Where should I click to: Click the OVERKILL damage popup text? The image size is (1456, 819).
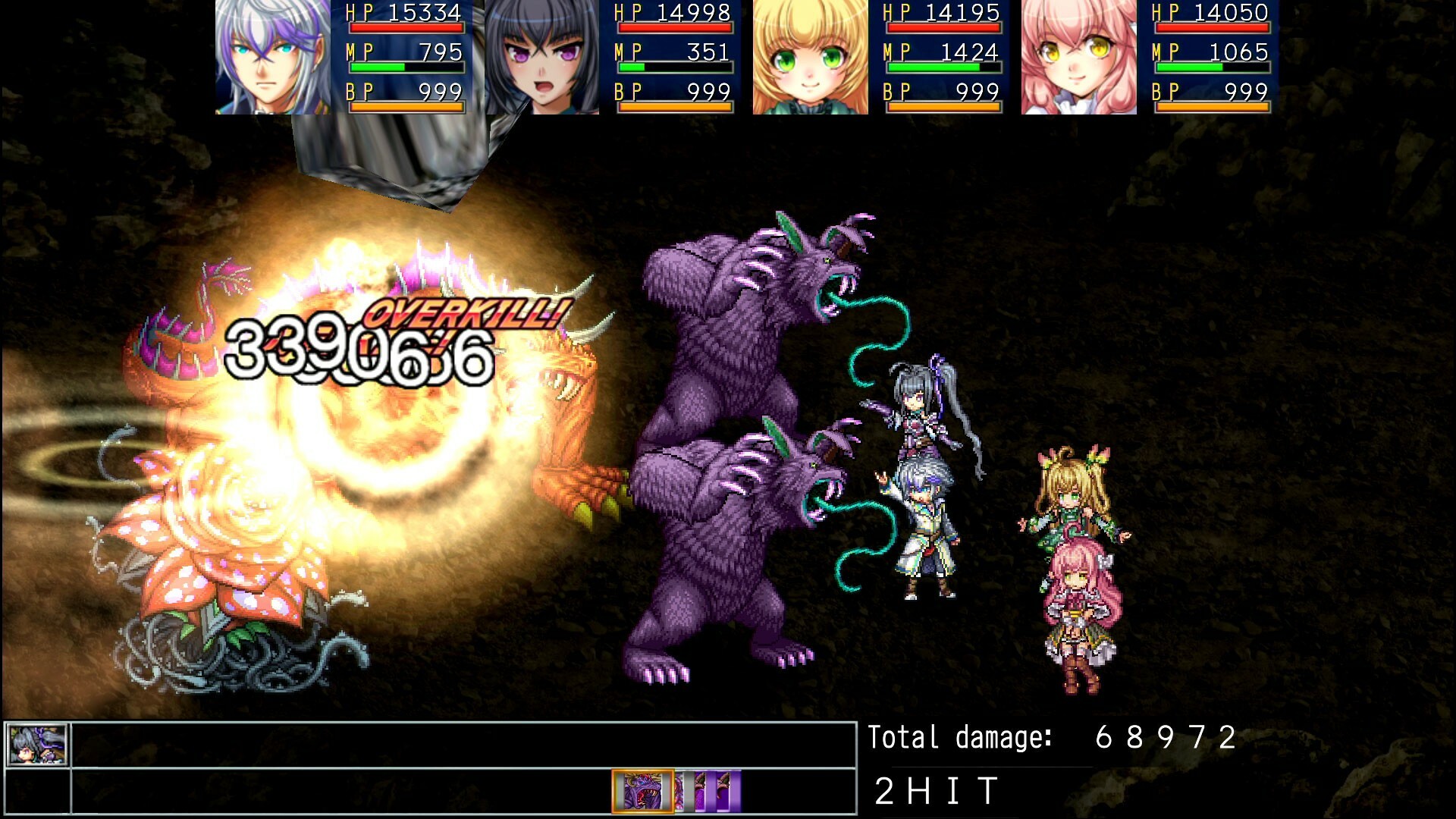click(463, 314)
